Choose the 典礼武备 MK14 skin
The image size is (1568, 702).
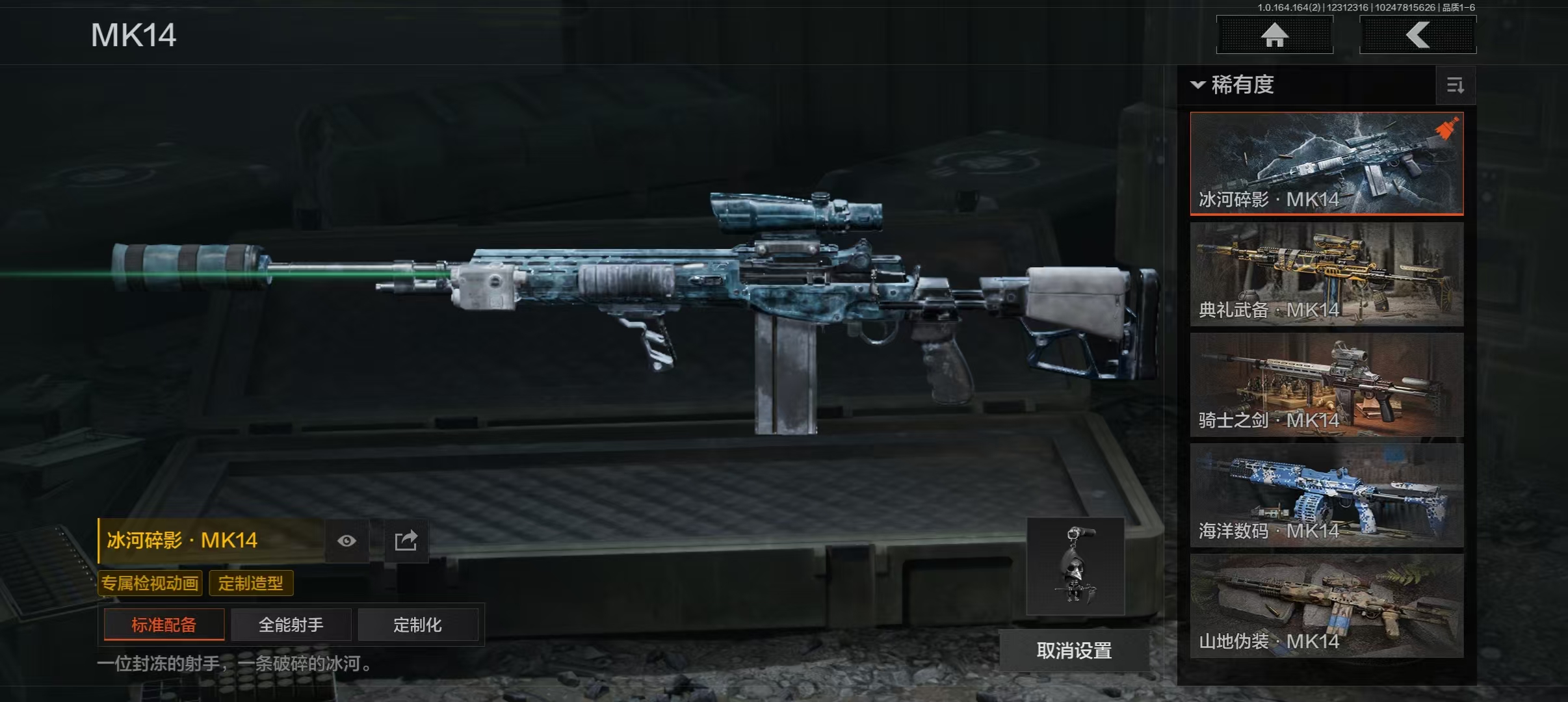[x=1326, y=274]
